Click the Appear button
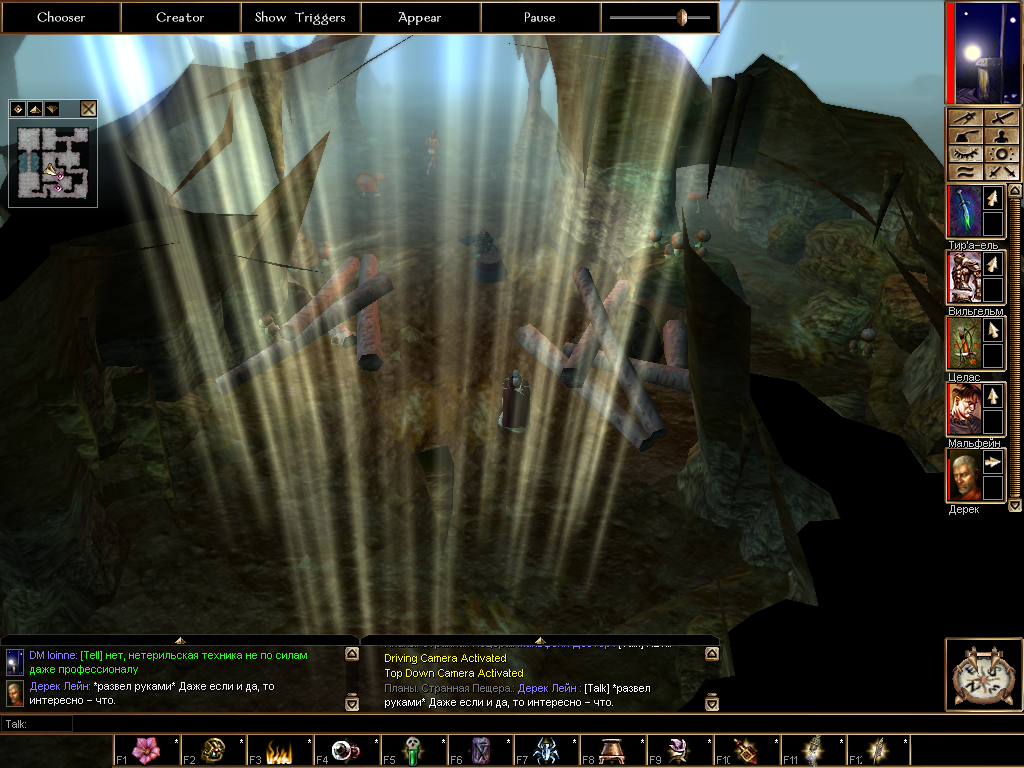Image resolution: width=1024 pixels, height=768 pixels. [x=420, y=17]
